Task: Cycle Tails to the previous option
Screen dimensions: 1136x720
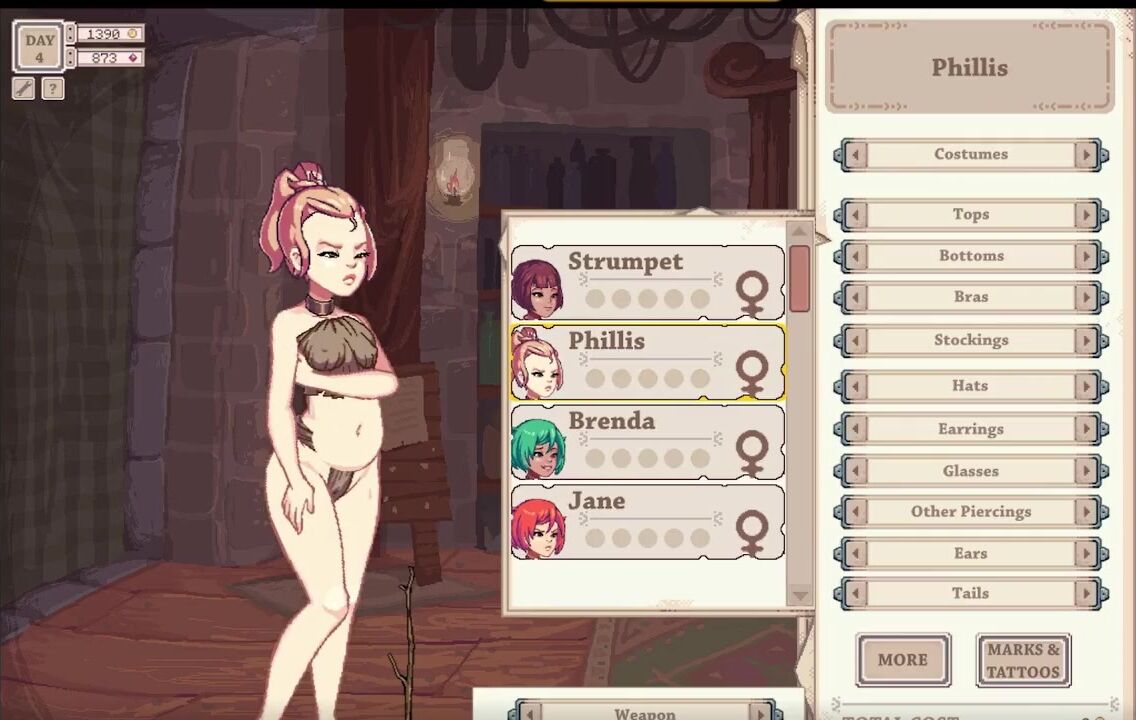Action: point(855,593)
